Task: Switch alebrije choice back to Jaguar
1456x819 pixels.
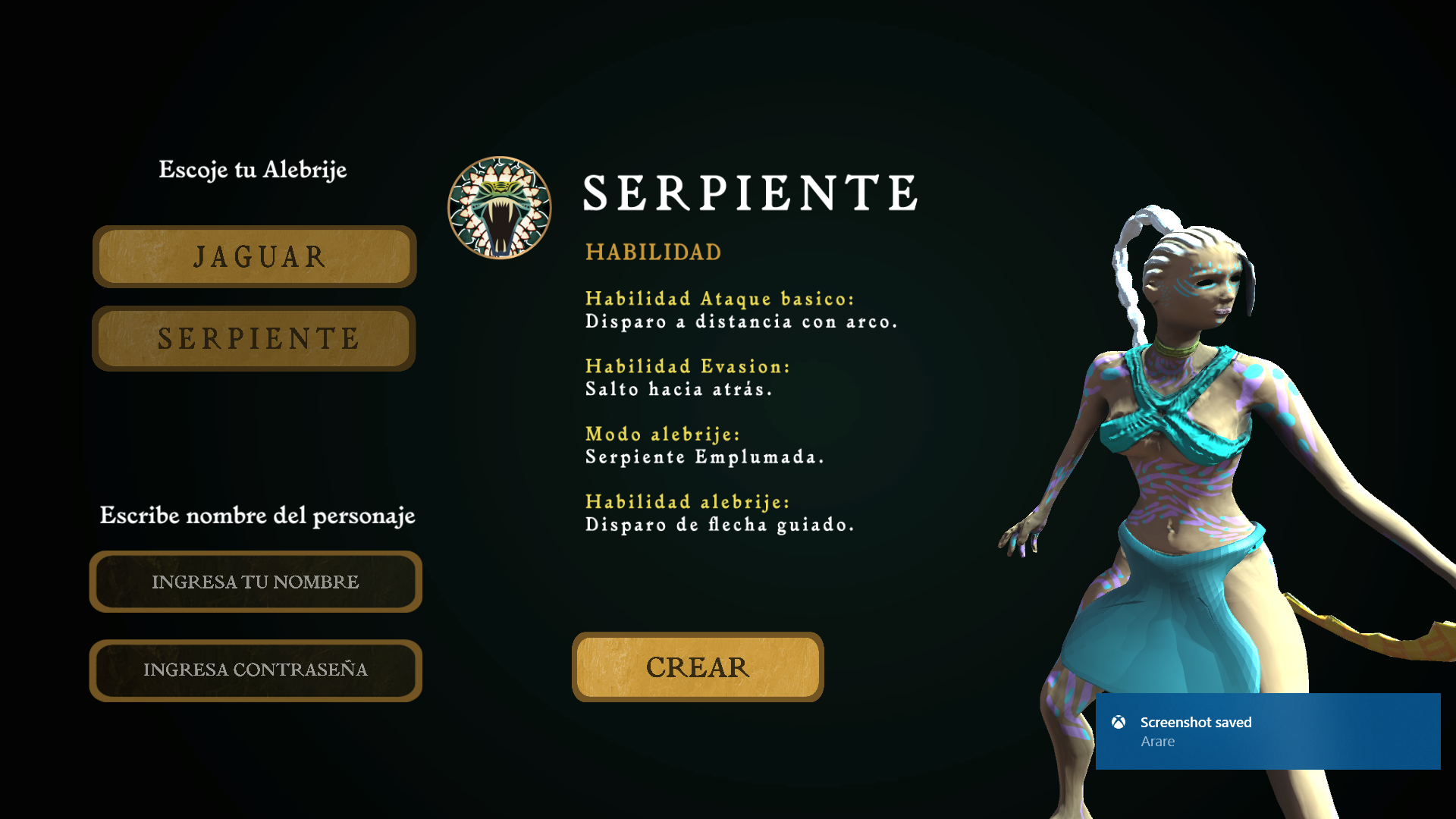Action: pyautogui.click(x=255, y=257)
